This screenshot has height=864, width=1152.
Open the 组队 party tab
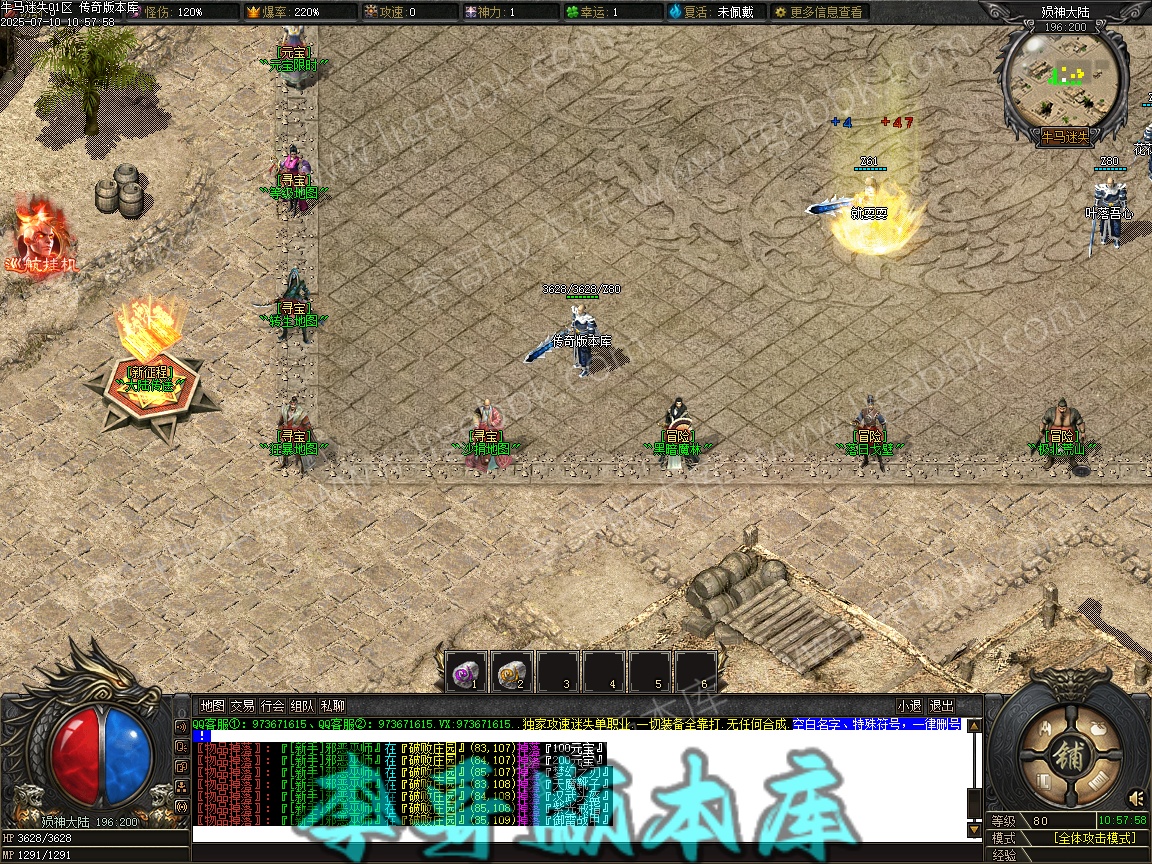303,706
